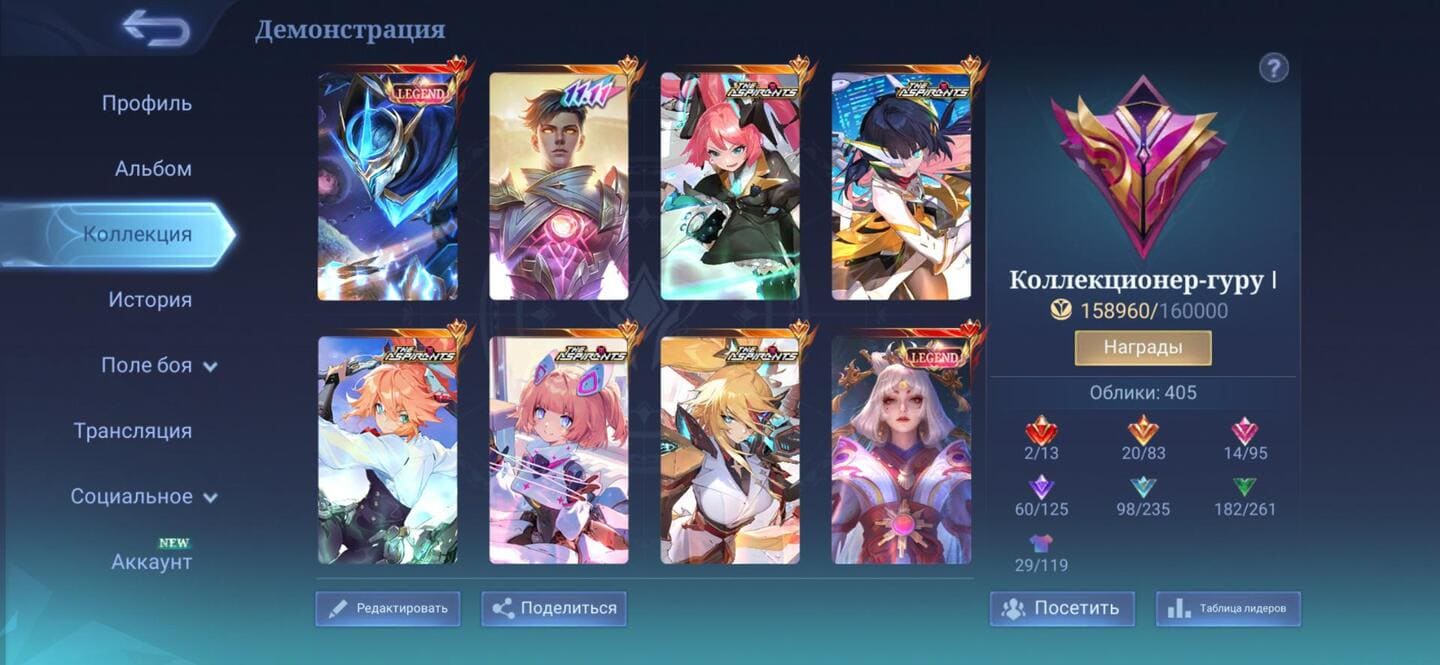Image resolution: width=1440 pixels, height=665 pixels.
Task: Select the black-haired Aspirants skin card
Action: pyautogui.click(x=901, y=186)
